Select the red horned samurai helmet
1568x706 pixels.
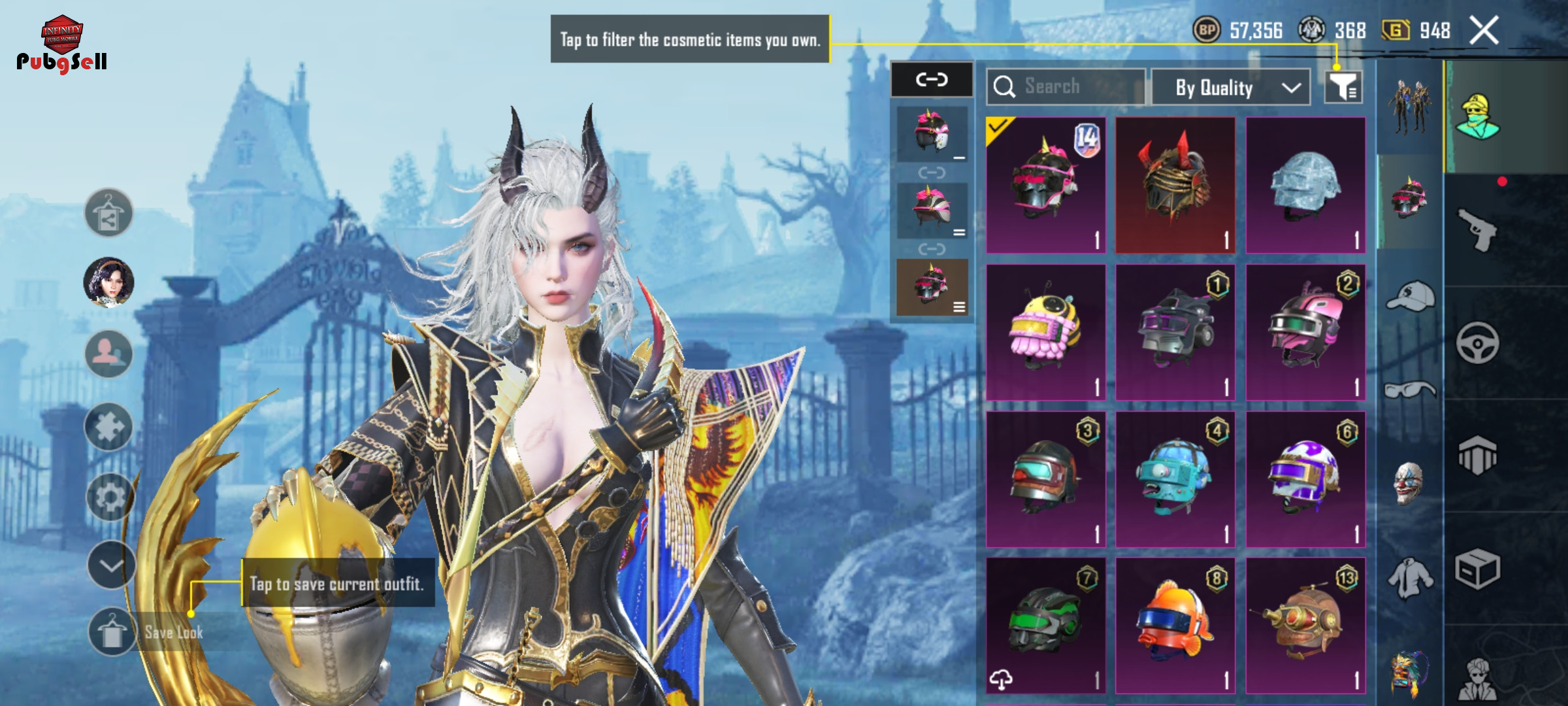[1175, 185]
